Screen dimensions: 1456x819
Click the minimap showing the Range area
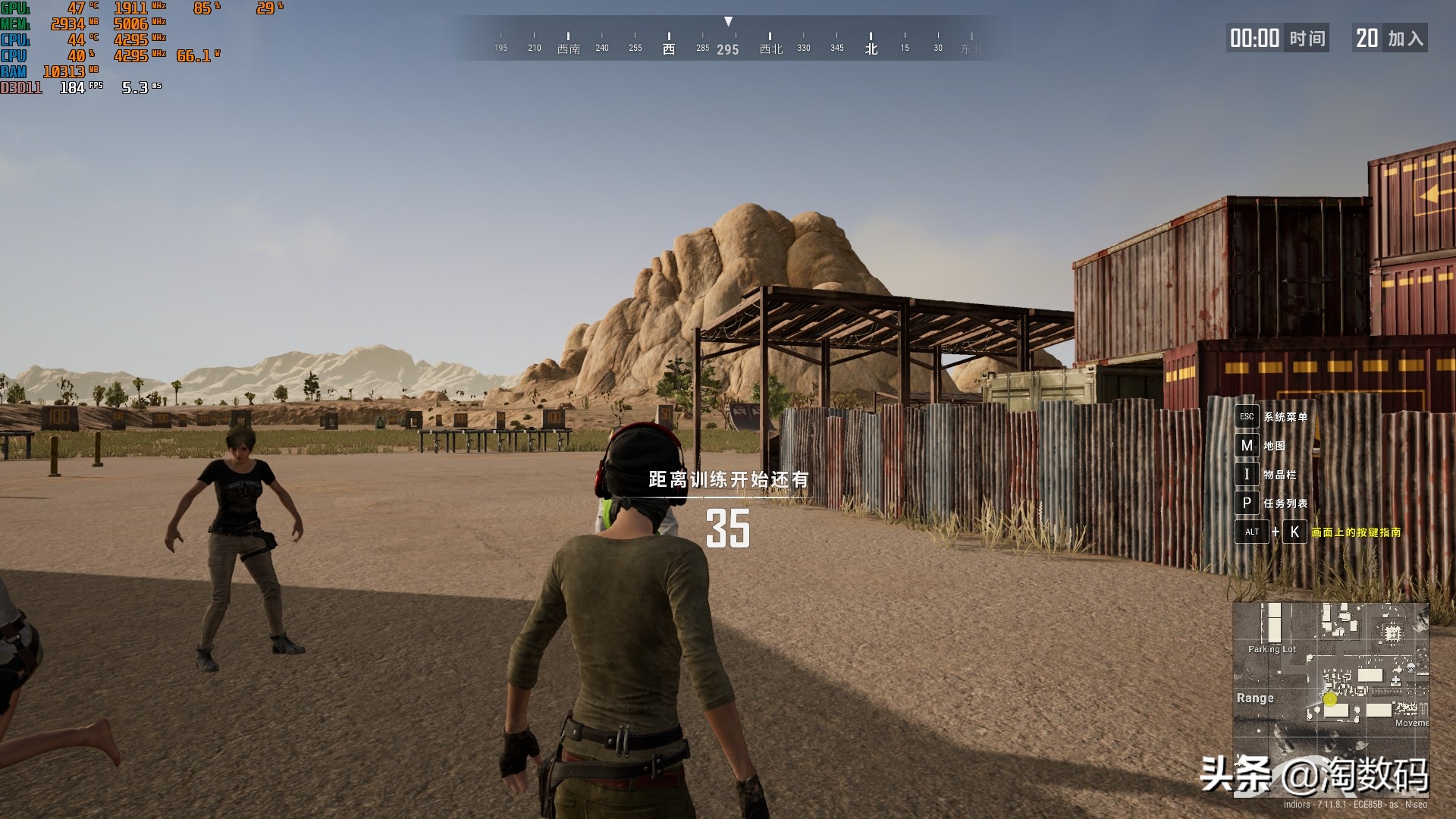tap(1331, 679)
